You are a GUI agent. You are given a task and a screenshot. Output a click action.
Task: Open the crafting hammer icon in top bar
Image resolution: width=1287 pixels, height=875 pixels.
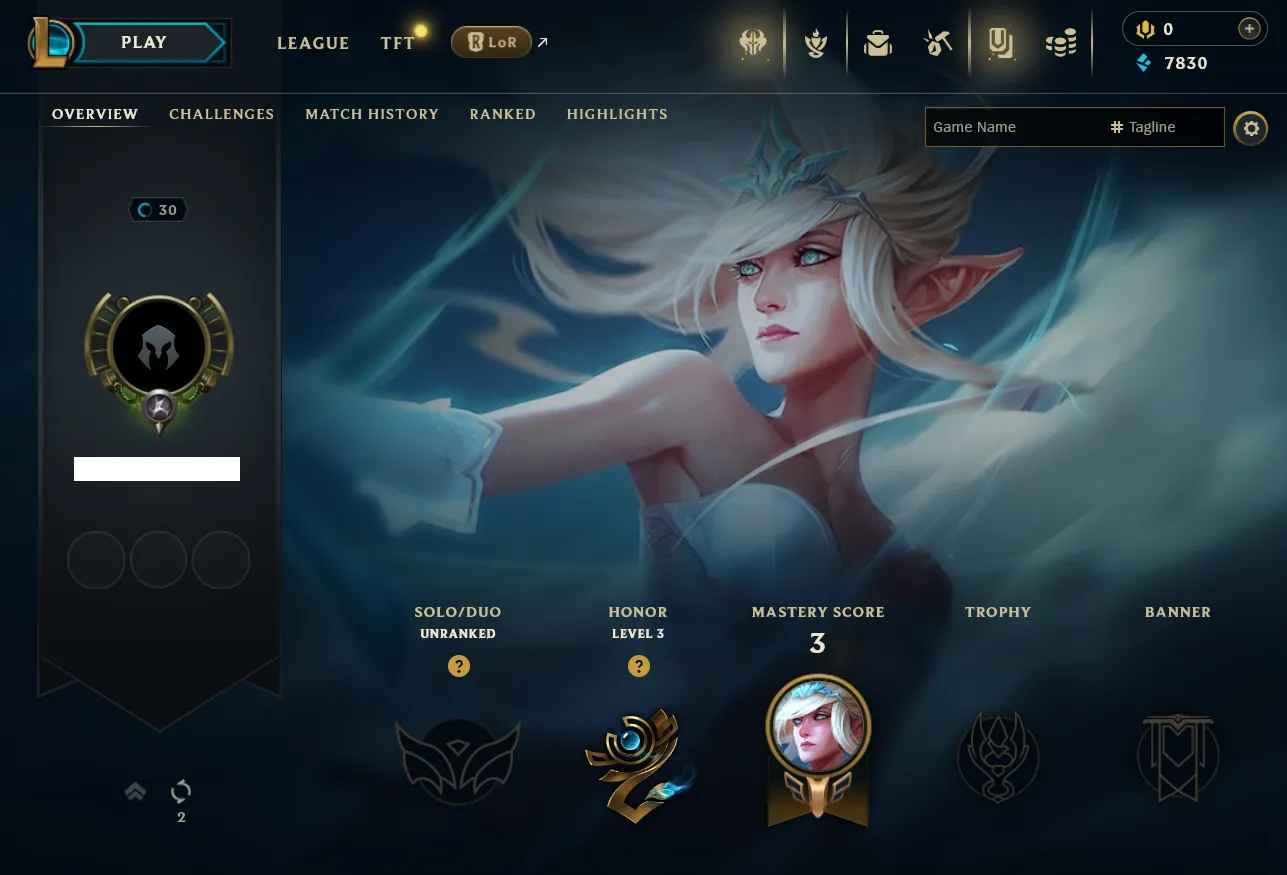(x=938, y=43)
